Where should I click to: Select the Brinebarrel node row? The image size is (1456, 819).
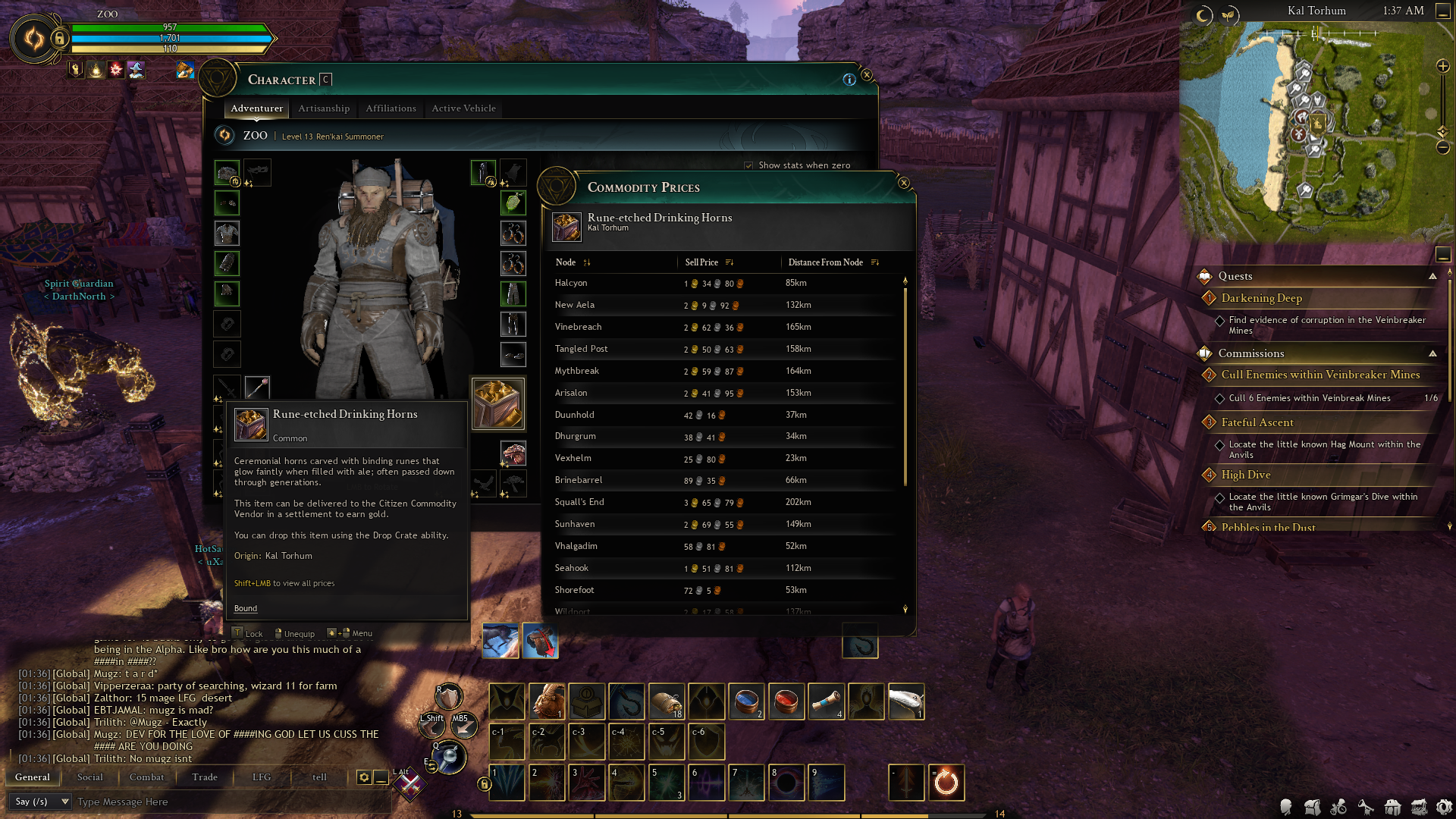pos(579,480)
